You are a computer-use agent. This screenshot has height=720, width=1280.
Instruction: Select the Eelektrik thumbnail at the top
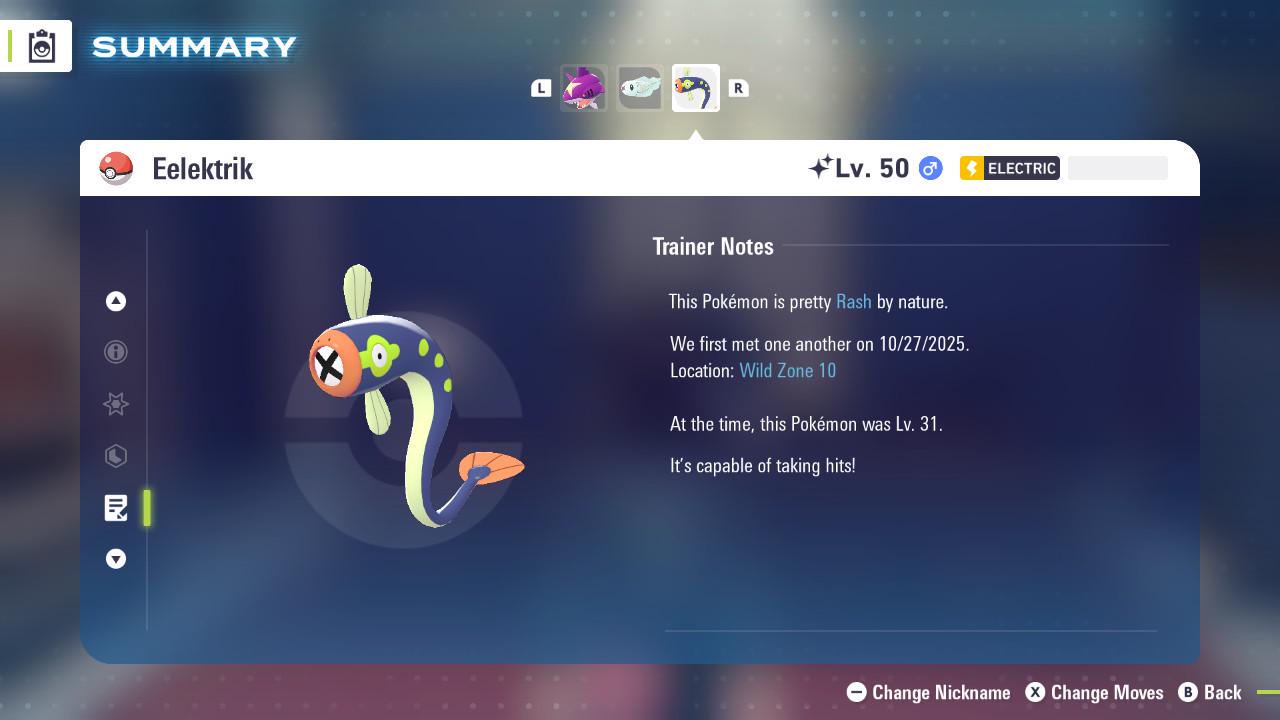point(696,87)
